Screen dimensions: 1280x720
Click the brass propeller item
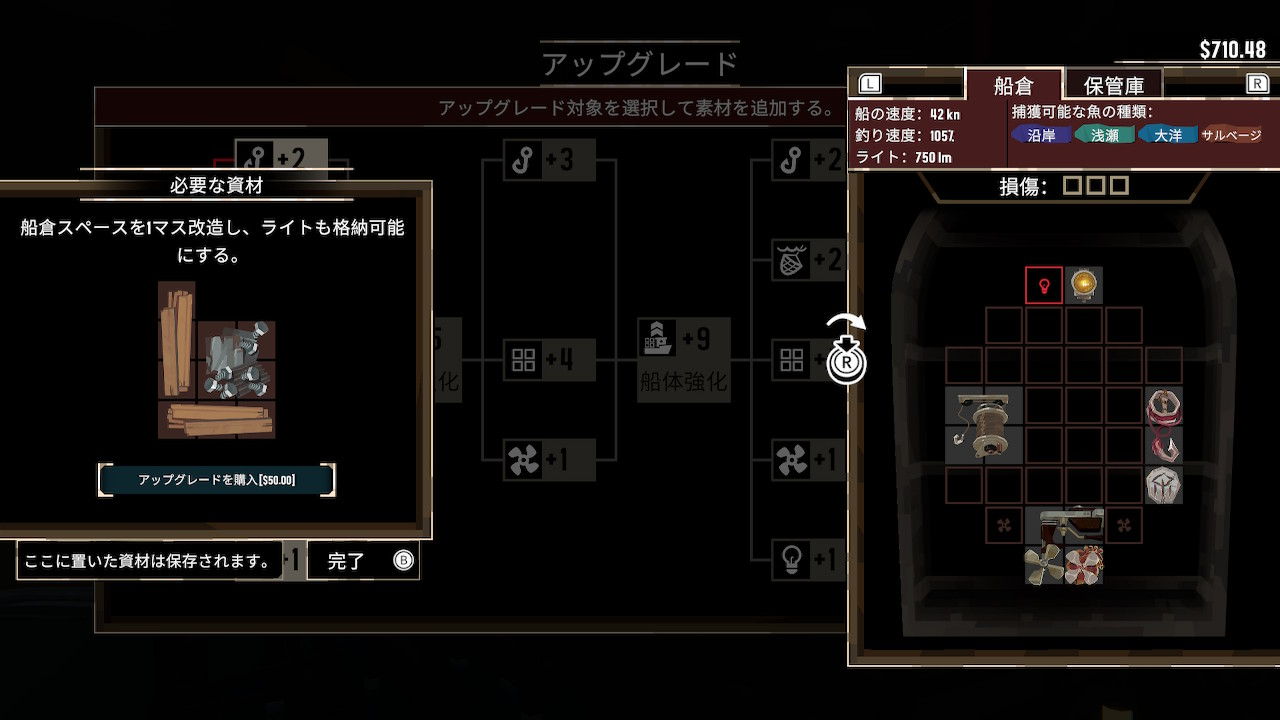coord(1043,565)
